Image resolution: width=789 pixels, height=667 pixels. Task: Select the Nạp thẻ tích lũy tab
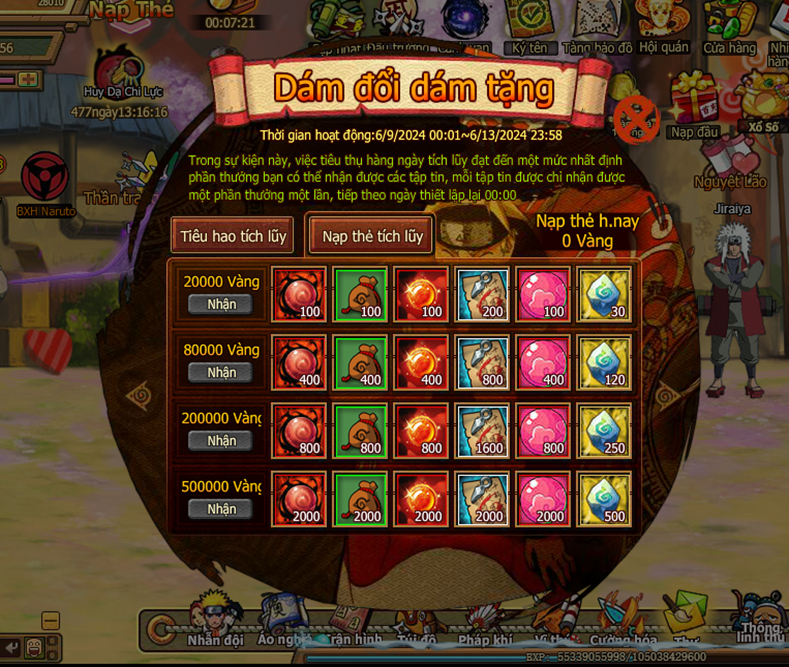click(x=371, y=237)
